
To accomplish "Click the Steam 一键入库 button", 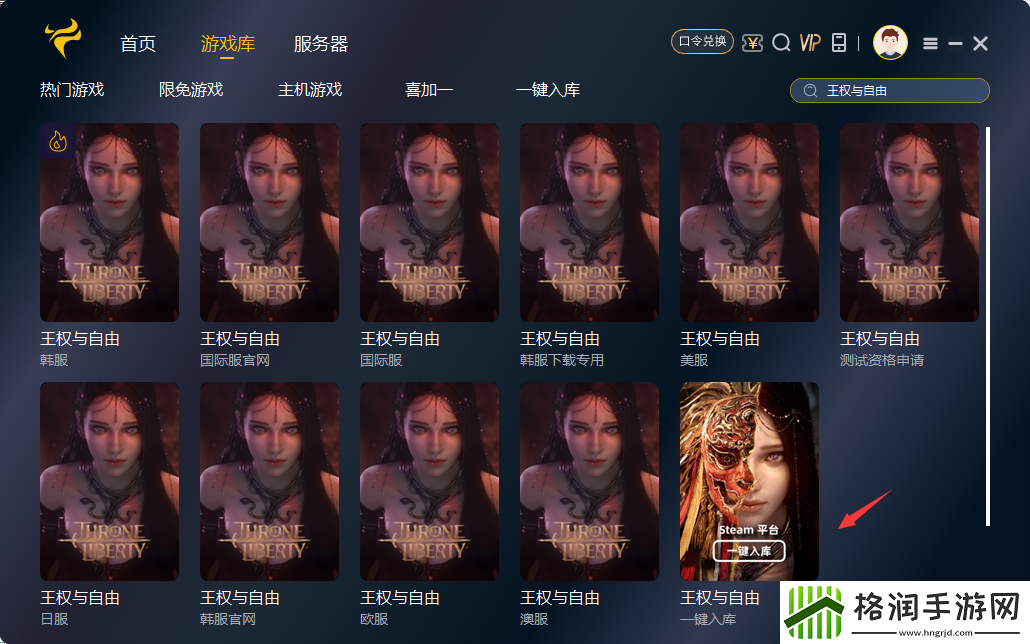I will 749,551.
